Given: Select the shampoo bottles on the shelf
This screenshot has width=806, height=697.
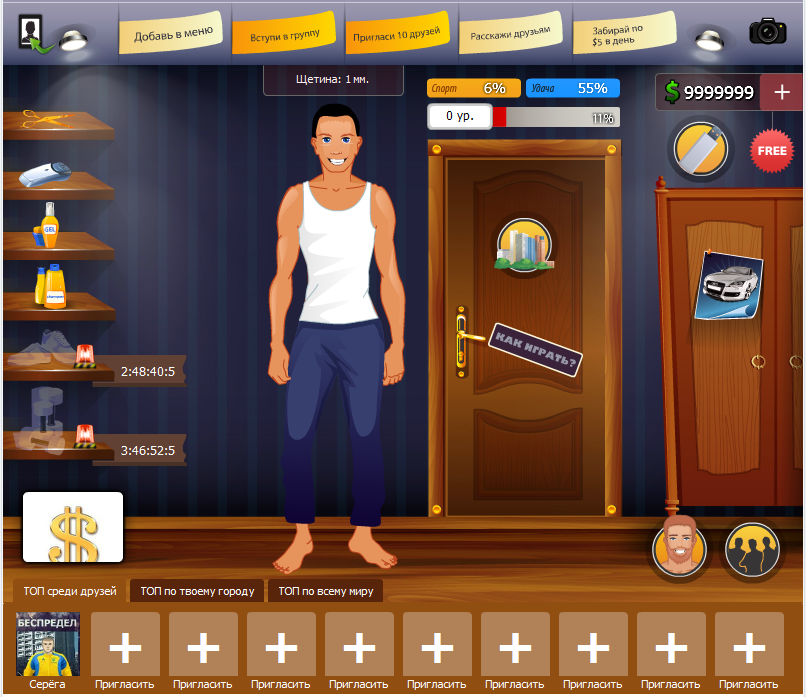Looking at the screenshot, I should (x=49, y=287).
